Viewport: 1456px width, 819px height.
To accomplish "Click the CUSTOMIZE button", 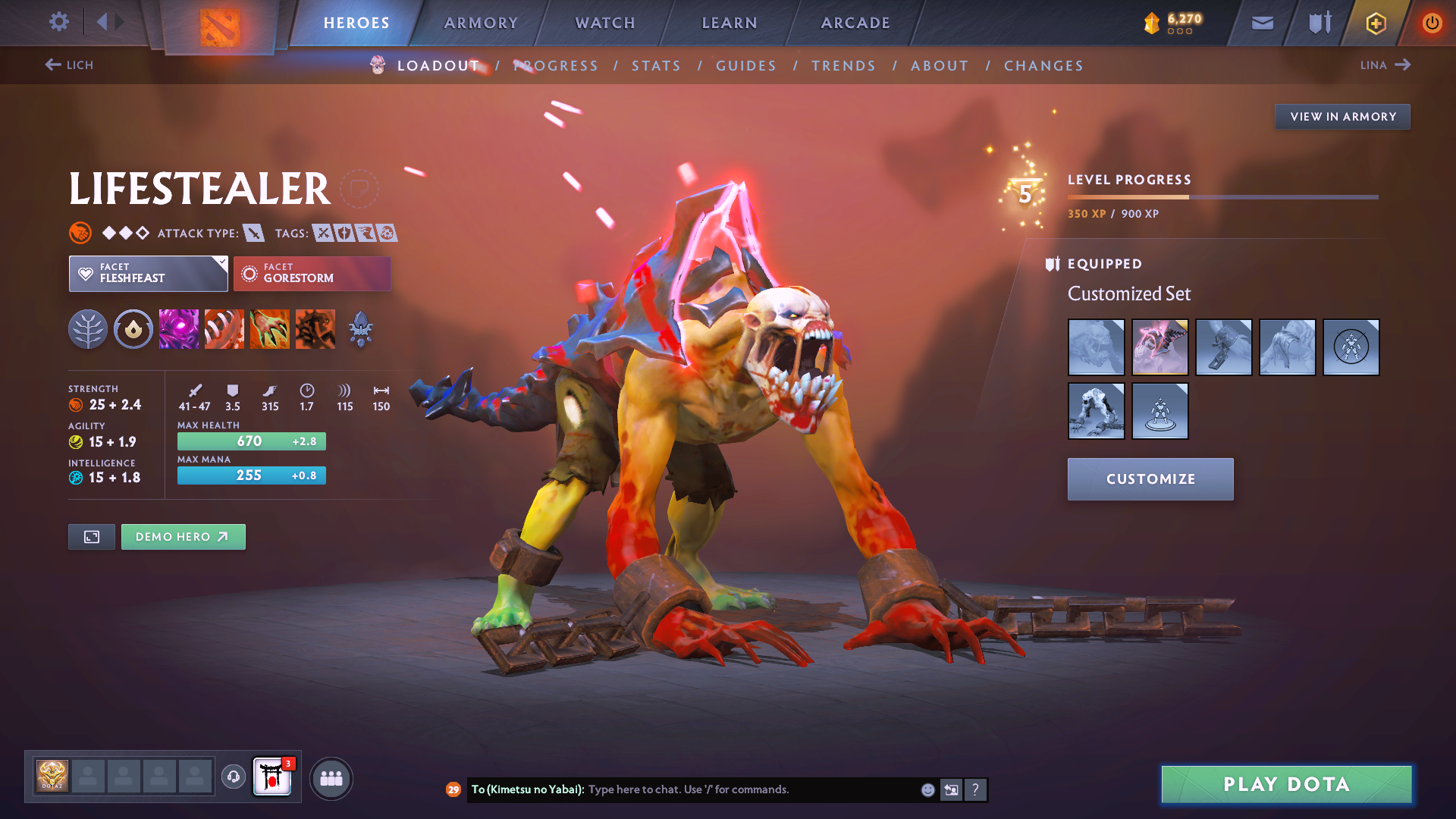I will click(x=1150, y=479).
